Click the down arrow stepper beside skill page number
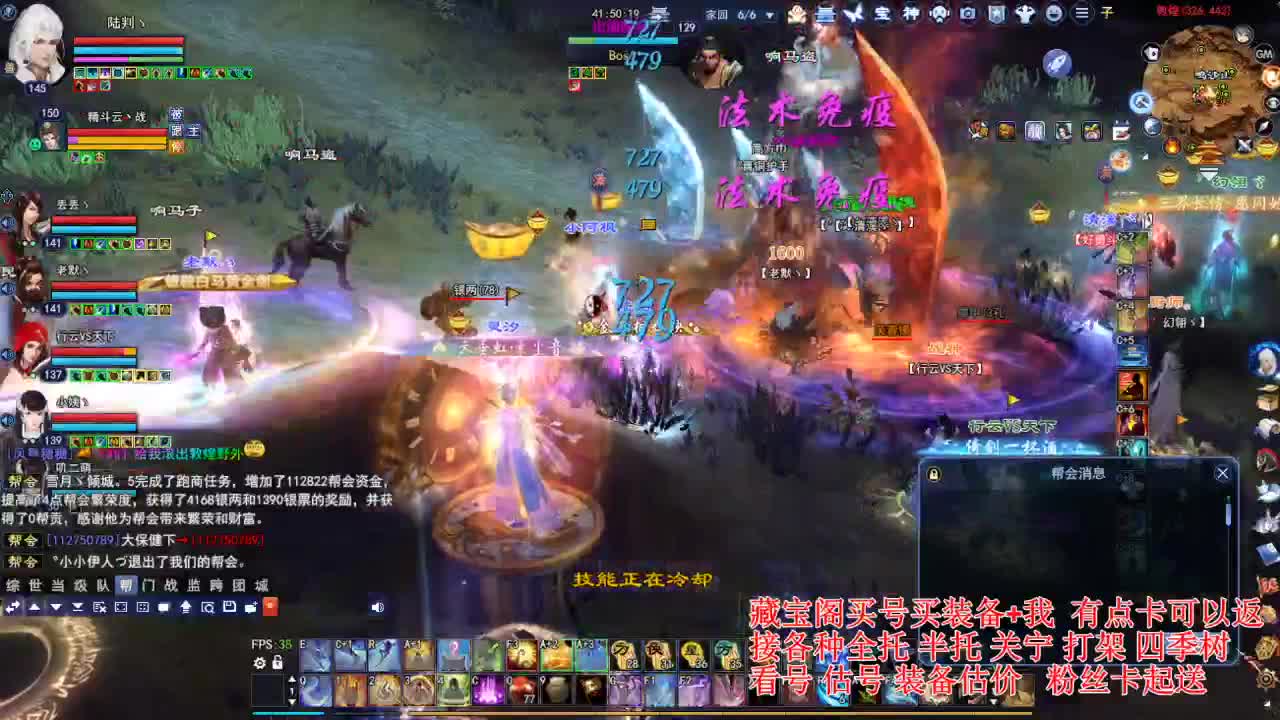Viewport: 1280px width, 720px height. pos(291,702)
